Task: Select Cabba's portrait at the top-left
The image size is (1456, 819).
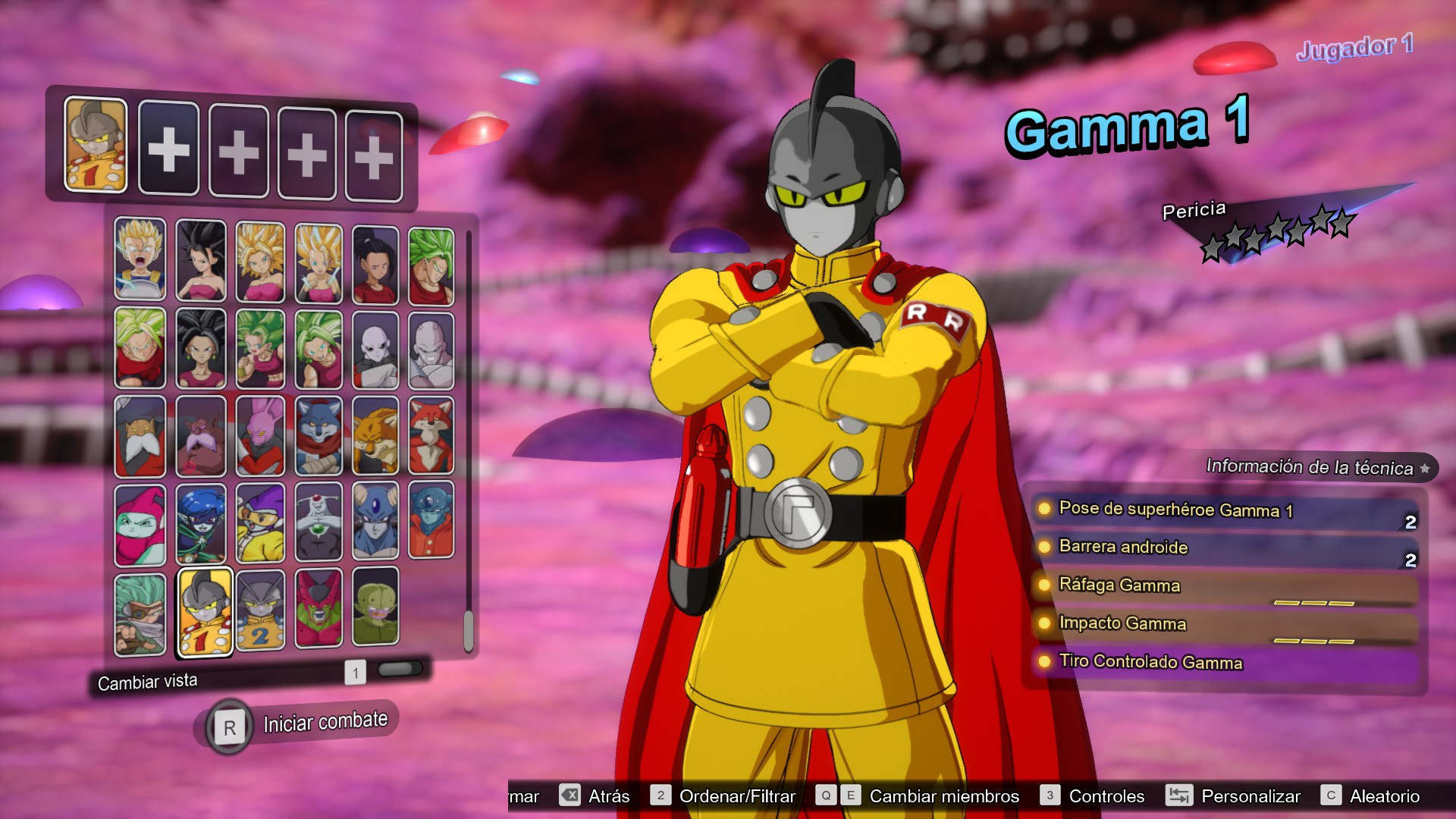Action: click(140, 258)
